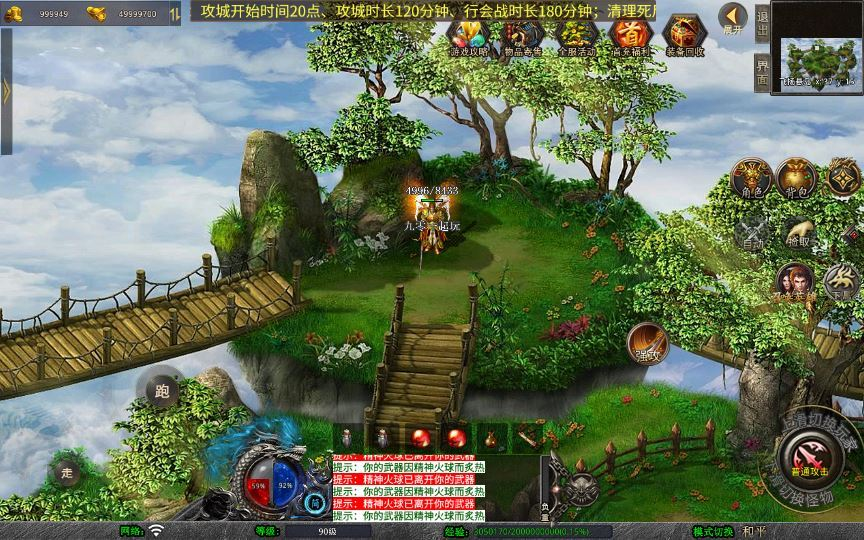Screen dimensions: 864x540
Task: Open the 全服活动 server events icon
Action: (x=577, y=37)
